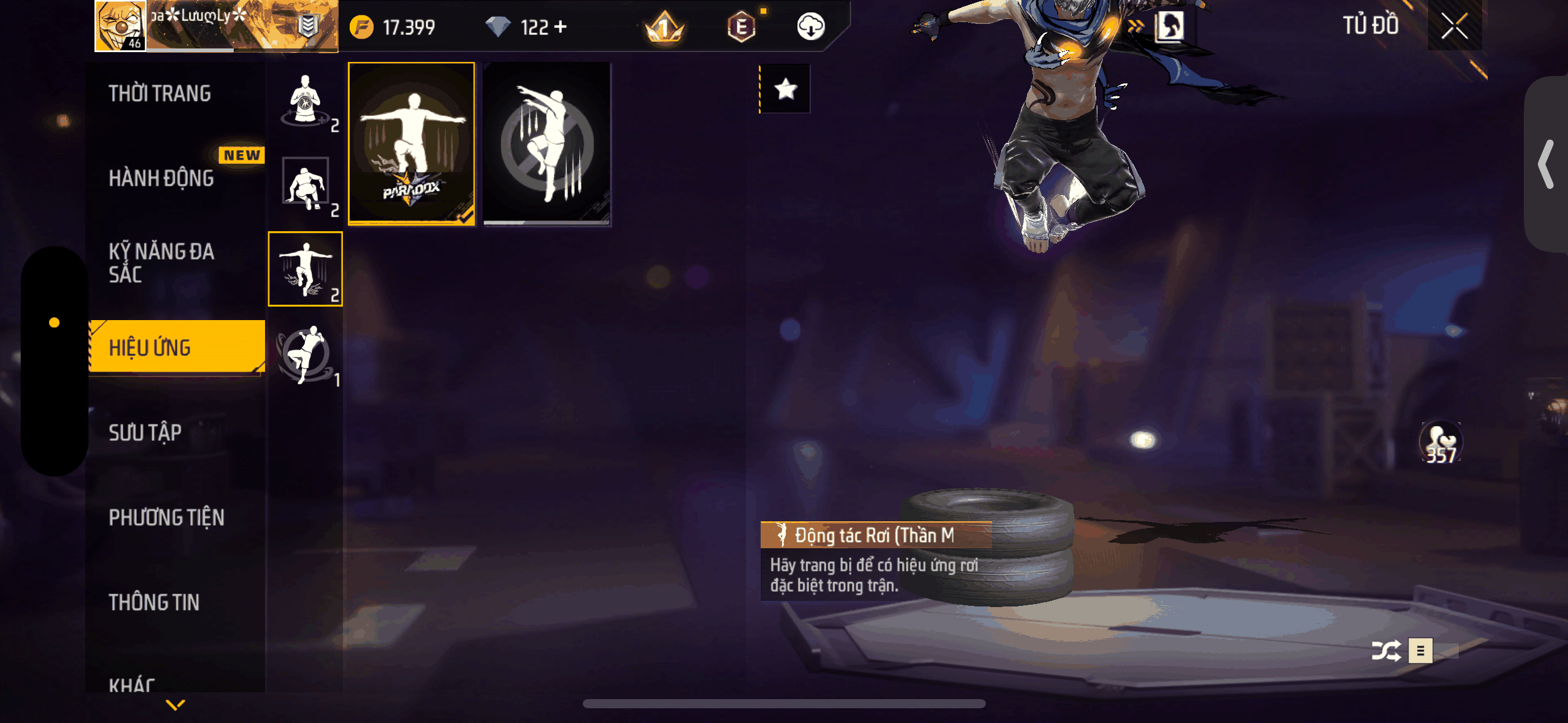Open the Sưu Tập category
The height and width of the screenshot is (723, 1568).
coord(145,433)
